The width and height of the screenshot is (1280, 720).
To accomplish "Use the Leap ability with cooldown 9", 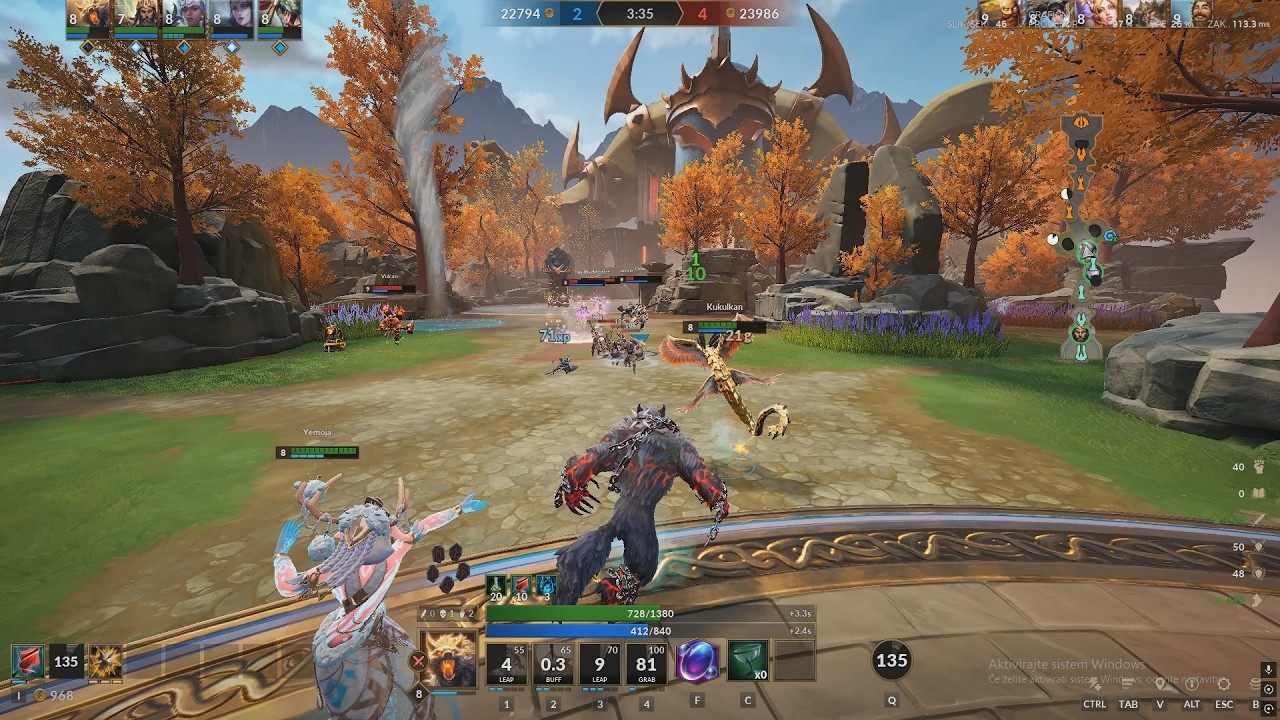I will [600, 664].
